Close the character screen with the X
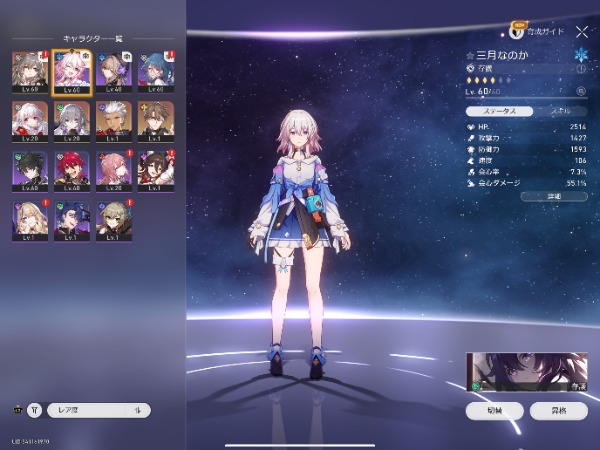This screenshot has width=600, height=450. pos(582,32)
